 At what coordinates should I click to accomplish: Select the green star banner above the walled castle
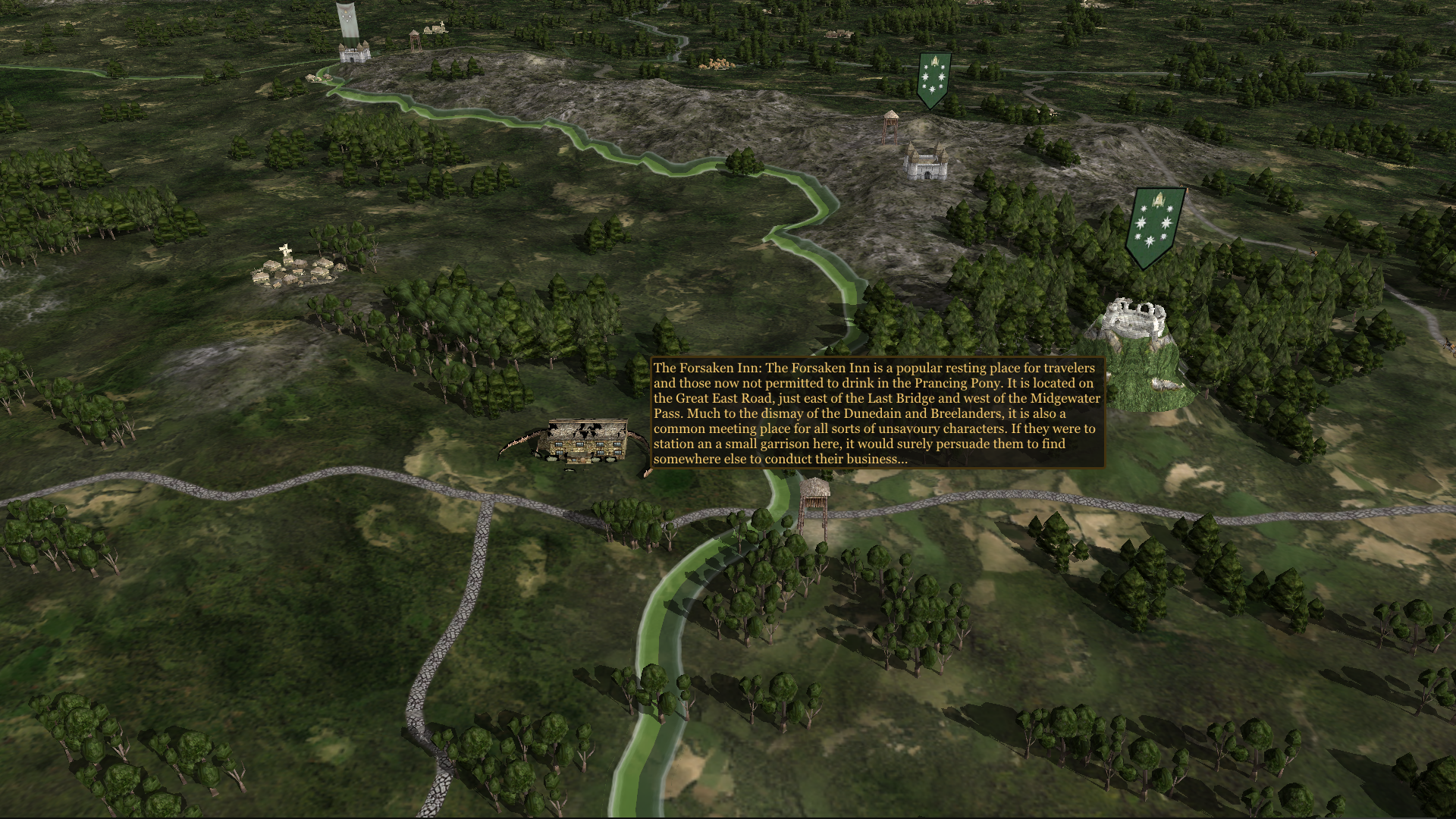(x=934, y=79)
